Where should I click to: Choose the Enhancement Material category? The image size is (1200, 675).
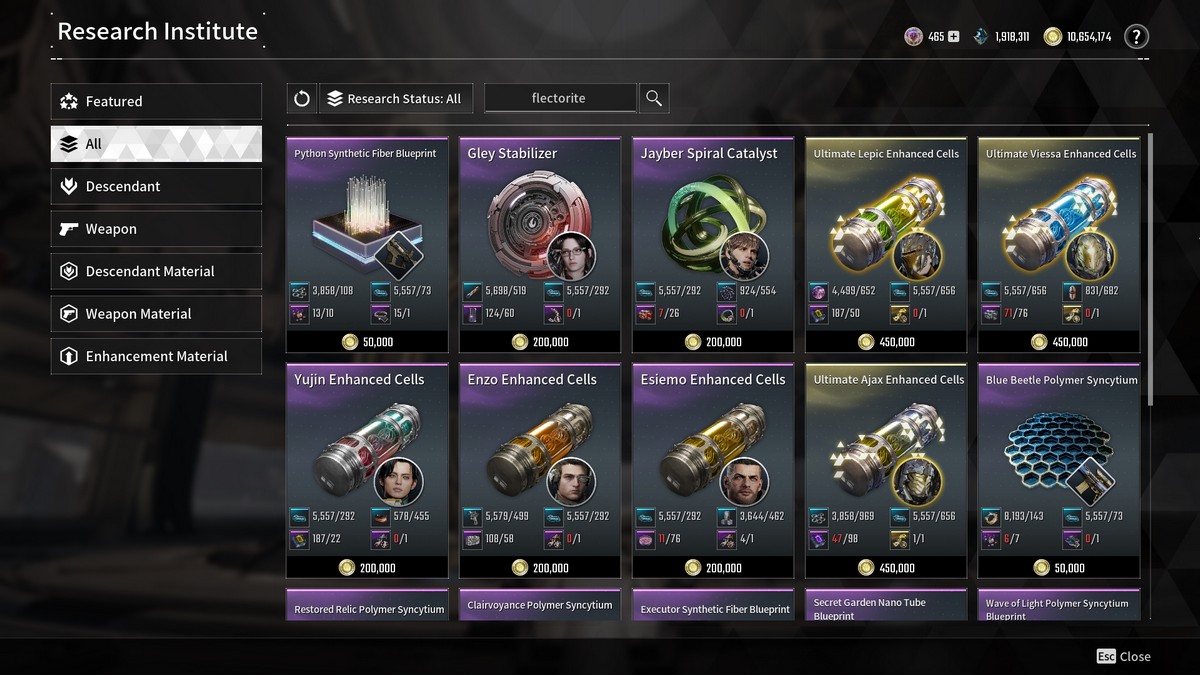click(156, 356)
